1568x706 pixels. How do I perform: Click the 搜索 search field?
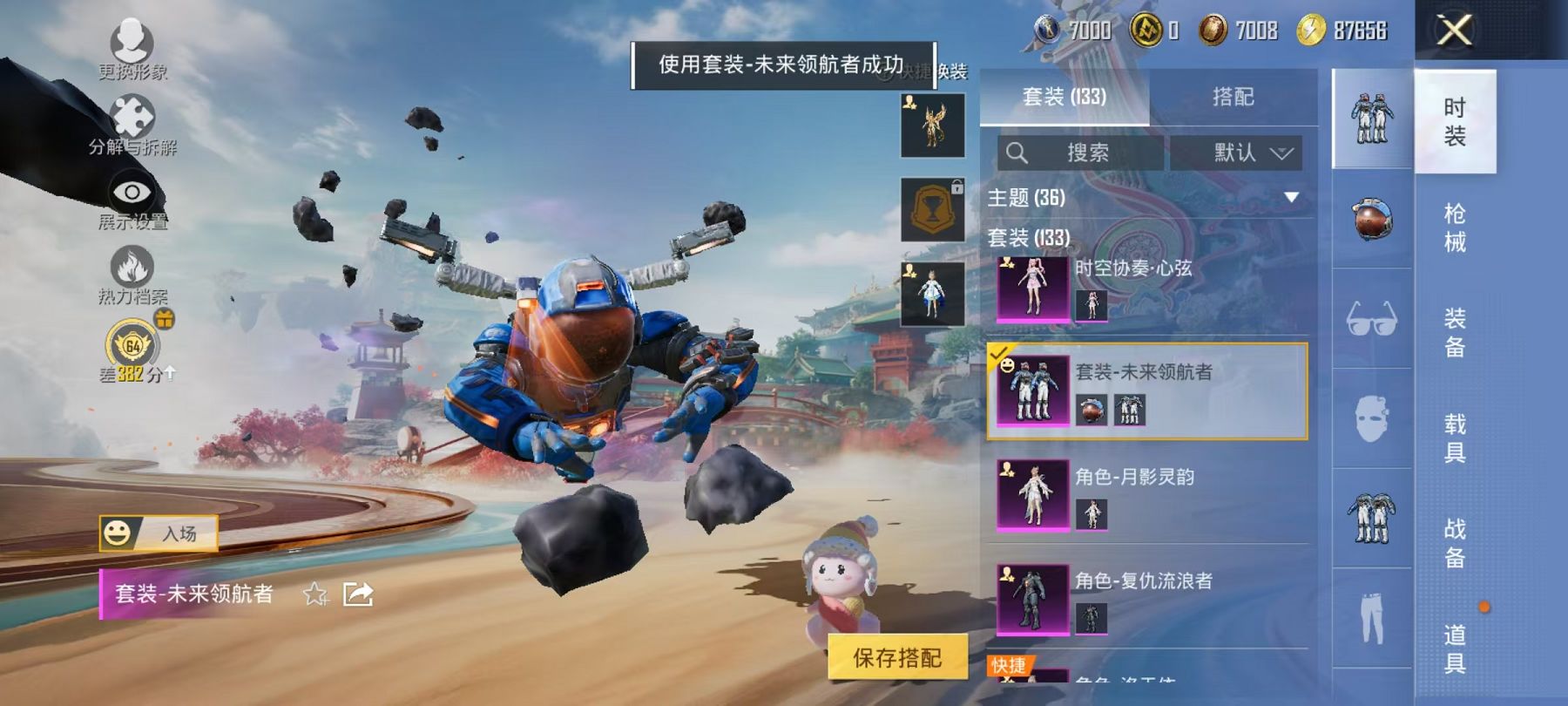point(1080,153)
